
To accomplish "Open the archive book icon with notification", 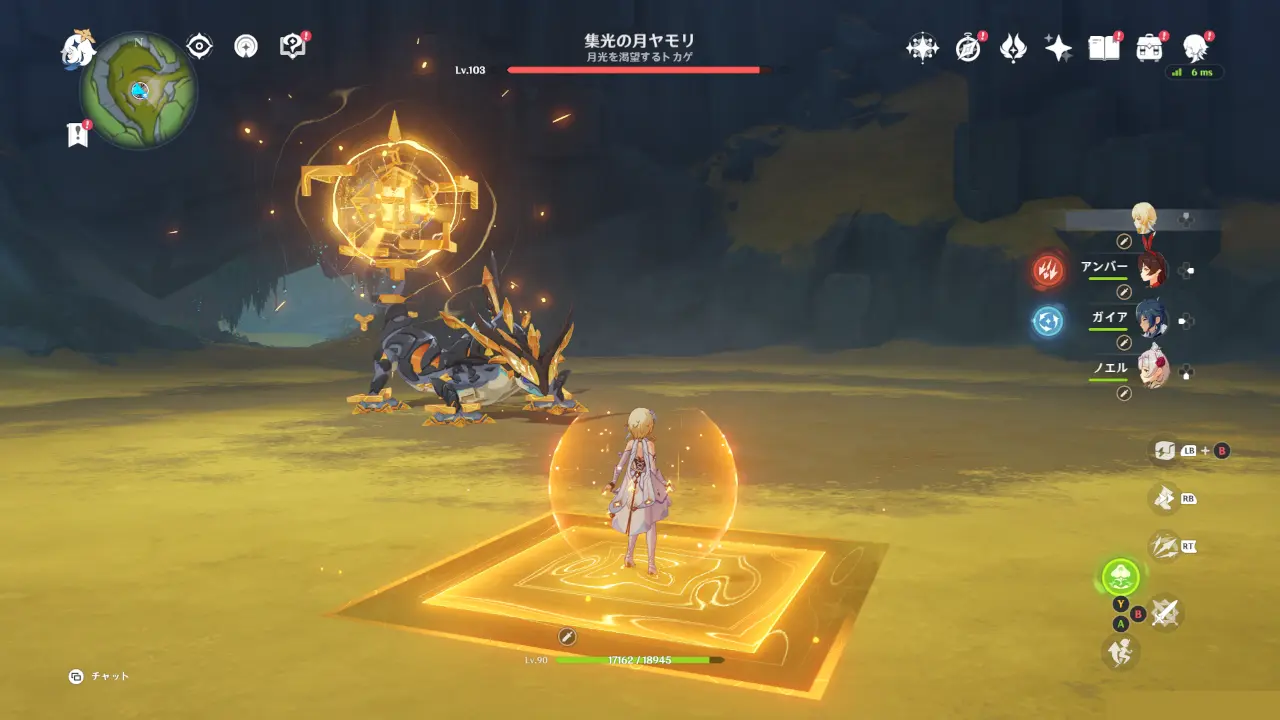I will pos(1103,47).
